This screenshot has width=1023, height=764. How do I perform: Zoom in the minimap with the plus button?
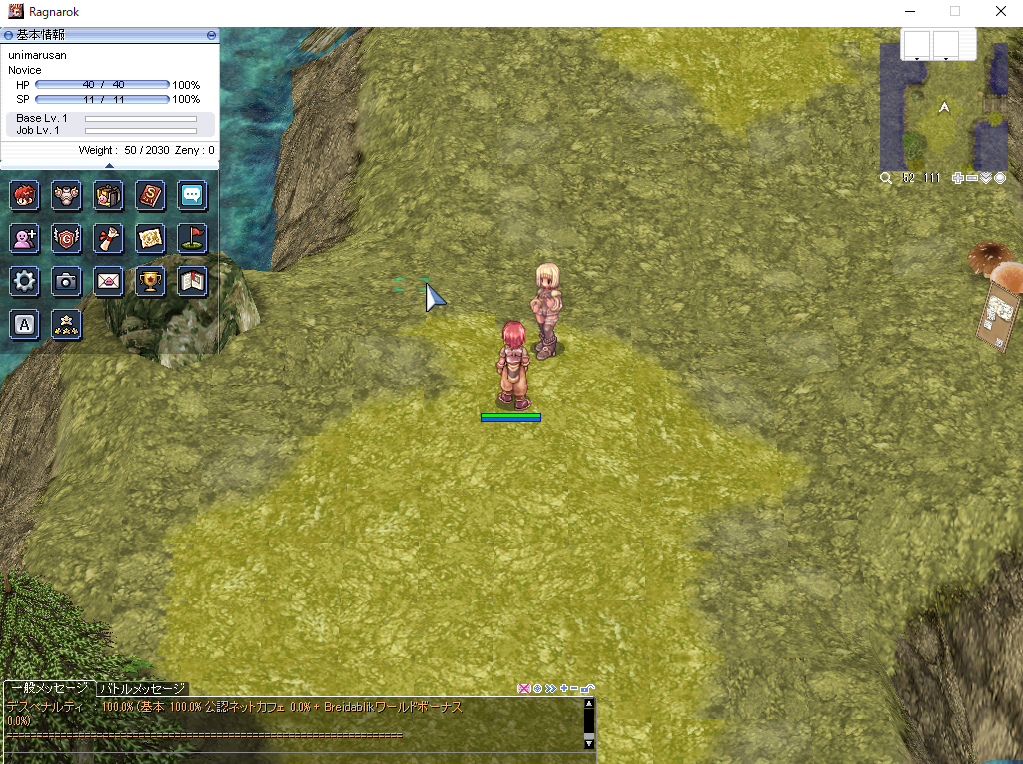tap(958, 178)
